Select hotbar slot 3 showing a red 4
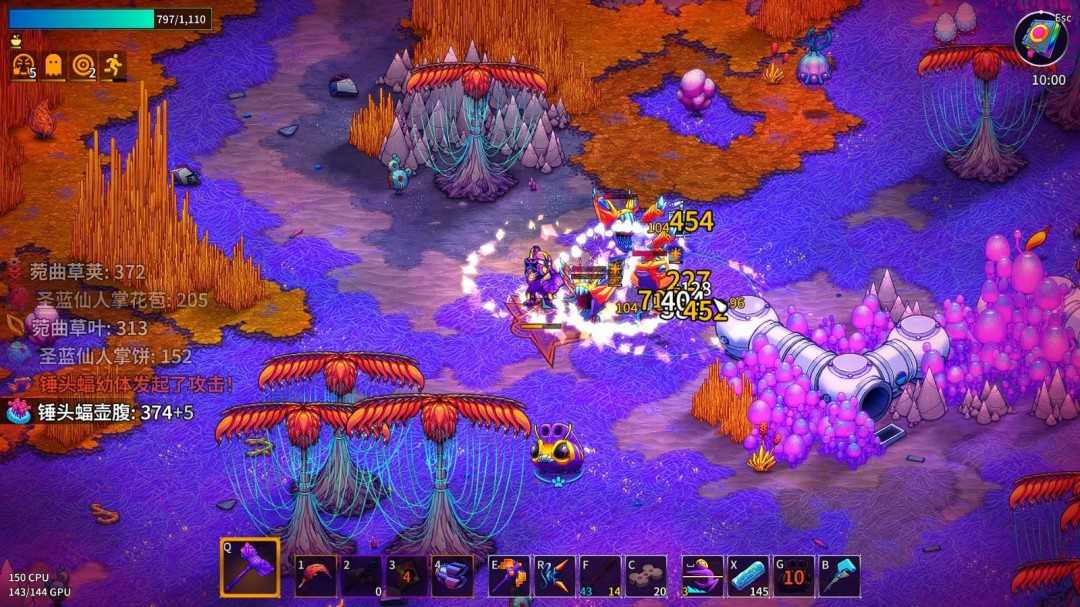Image resolution: width=1080 pixels, height=607 pixels. pyautogui.click(x=407, y=576)
